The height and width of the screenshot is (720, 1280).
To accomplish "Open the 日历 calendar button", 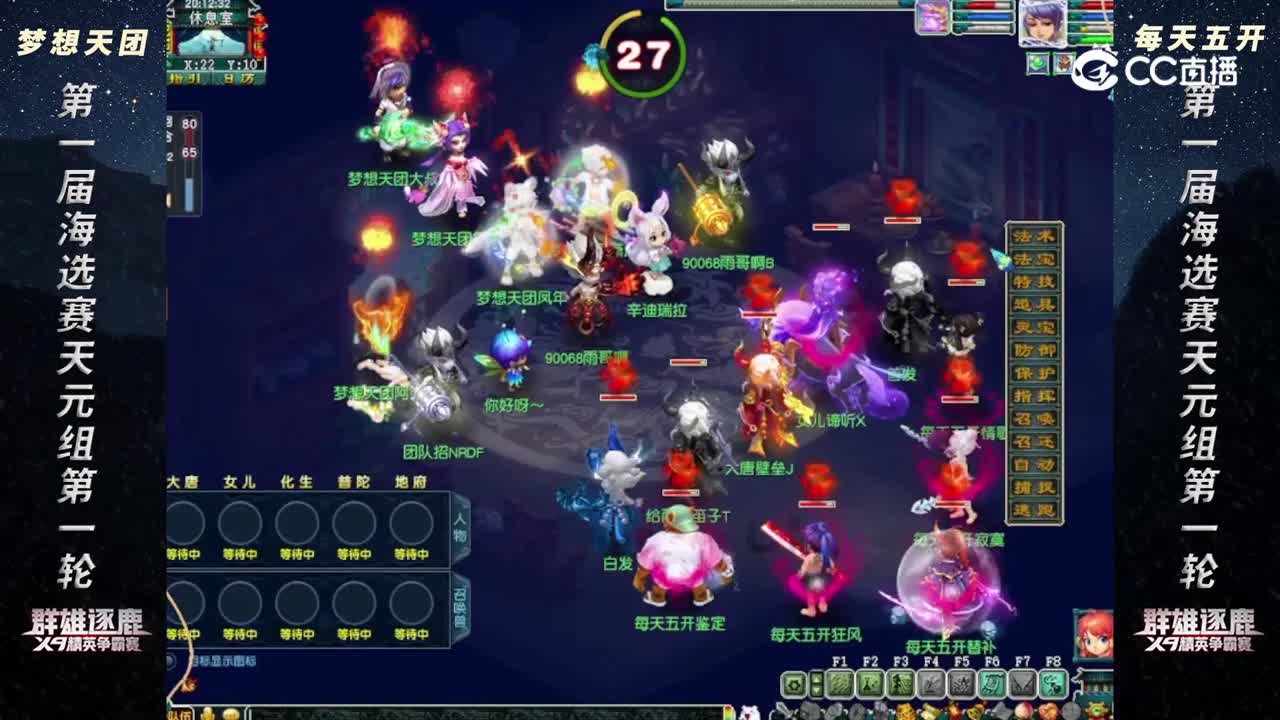I will click(238, 78).
